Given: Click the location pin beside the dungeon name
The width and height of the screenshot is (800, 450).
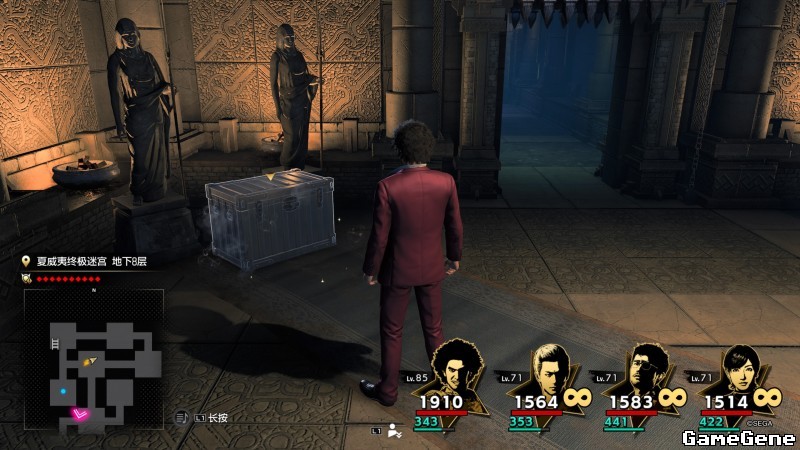Looking at the screenshot, I should coord(27,261).
